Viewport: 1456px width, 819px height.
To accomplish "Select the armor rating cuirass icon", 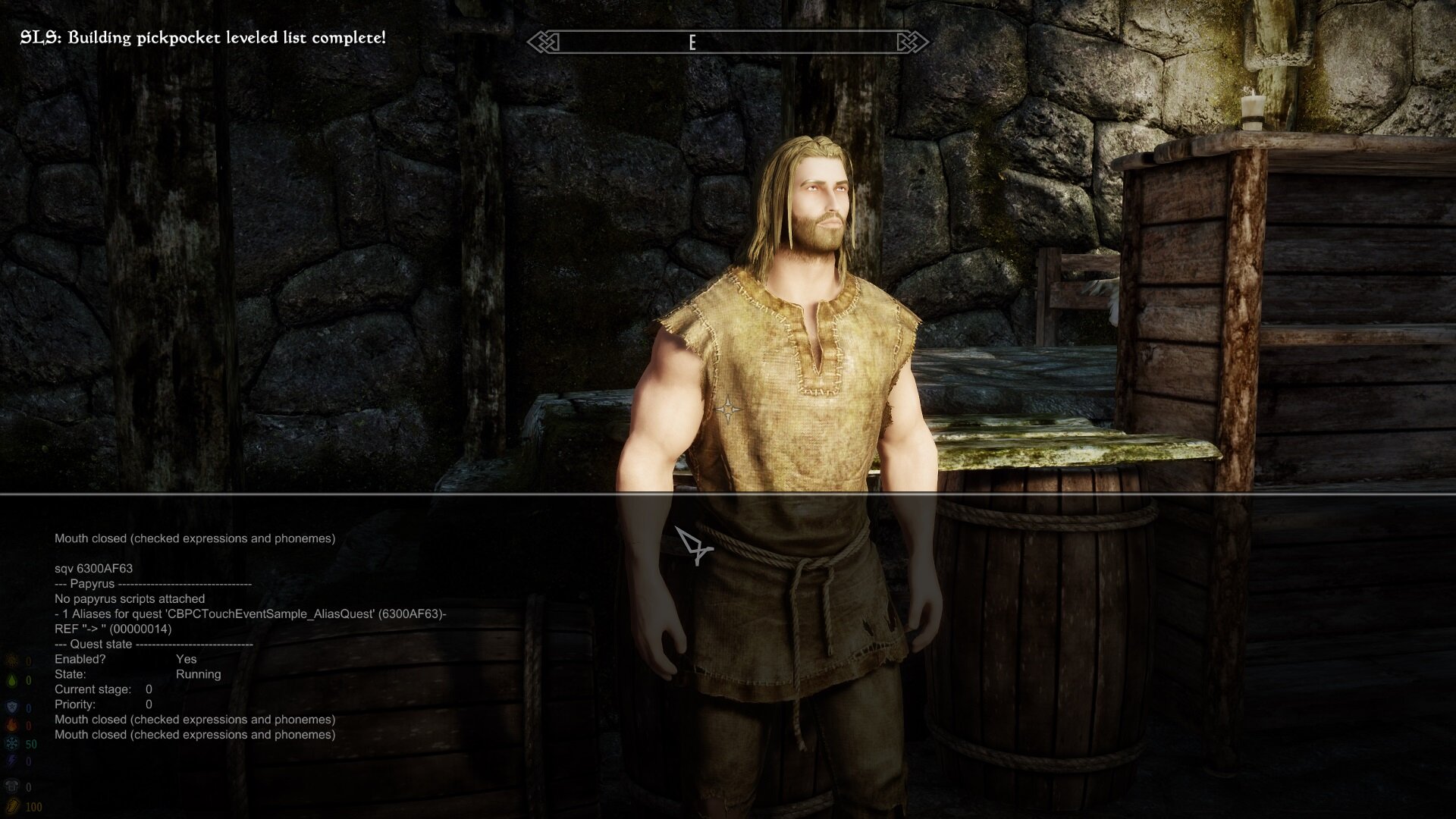I will pos(12,786).
